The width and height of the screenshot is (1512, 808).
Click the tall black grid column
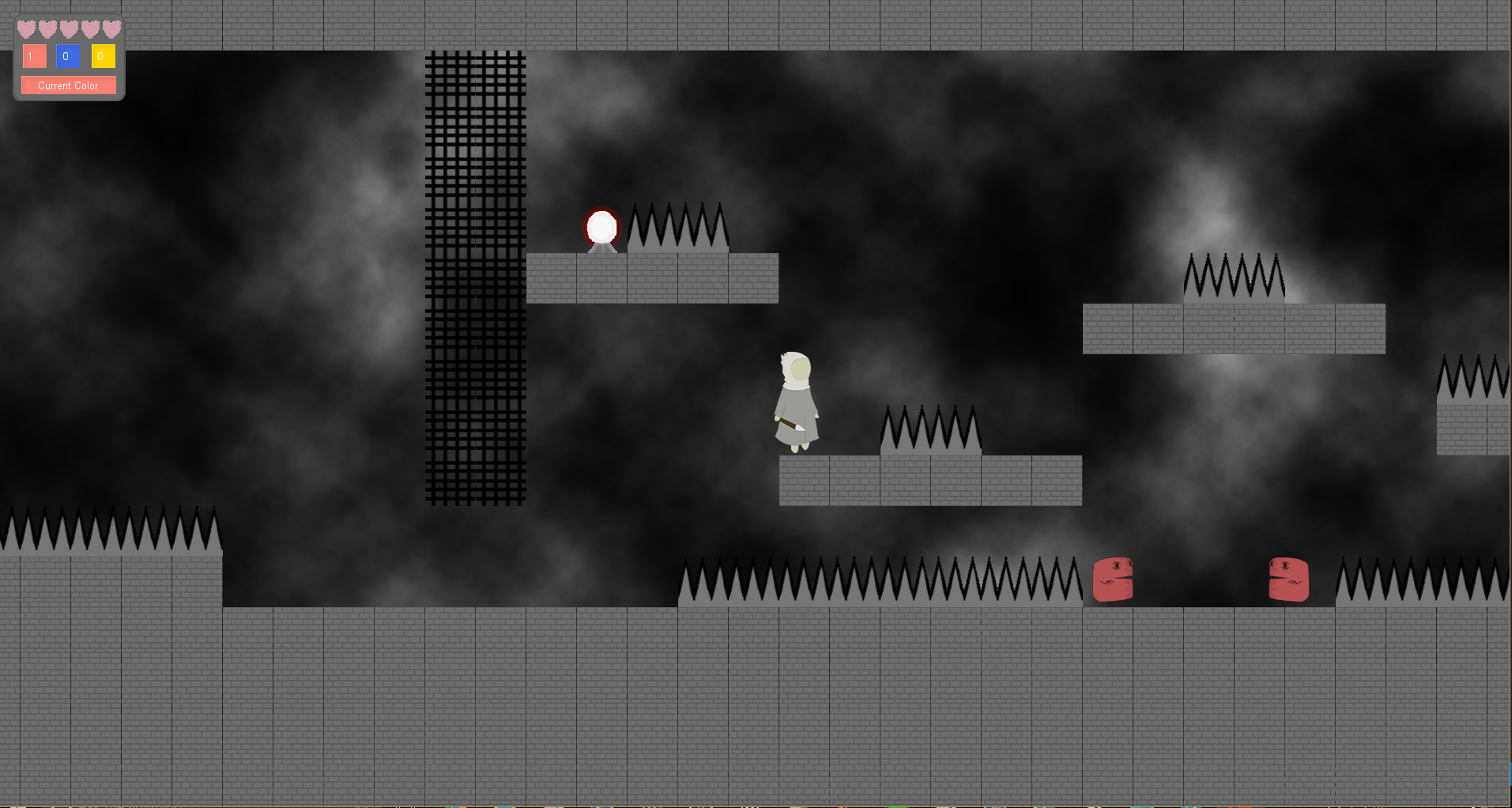[x=474, y=277]
